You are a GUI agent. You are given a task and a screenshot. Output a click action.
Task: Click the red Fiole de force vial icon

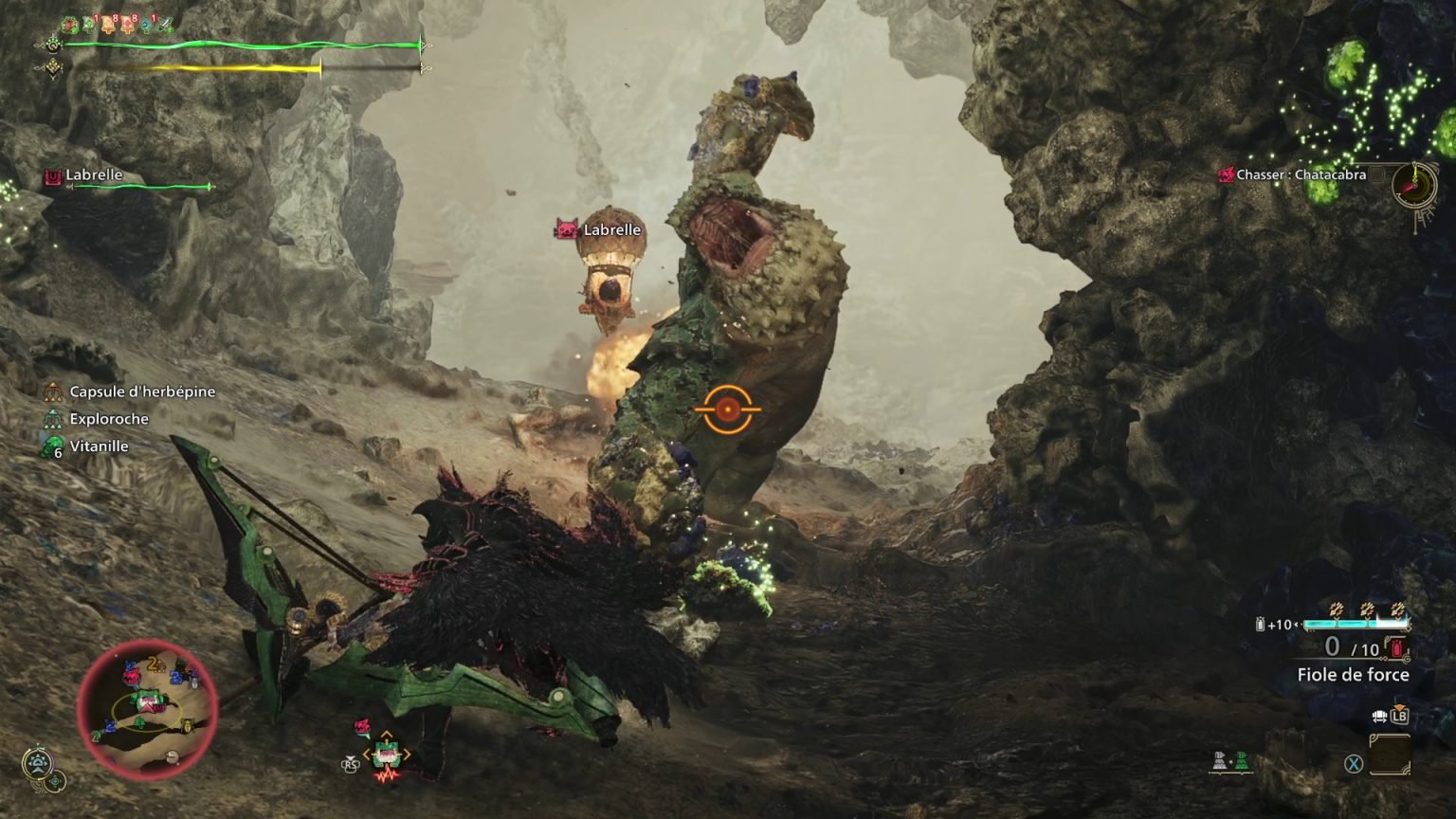[1395, 647]
